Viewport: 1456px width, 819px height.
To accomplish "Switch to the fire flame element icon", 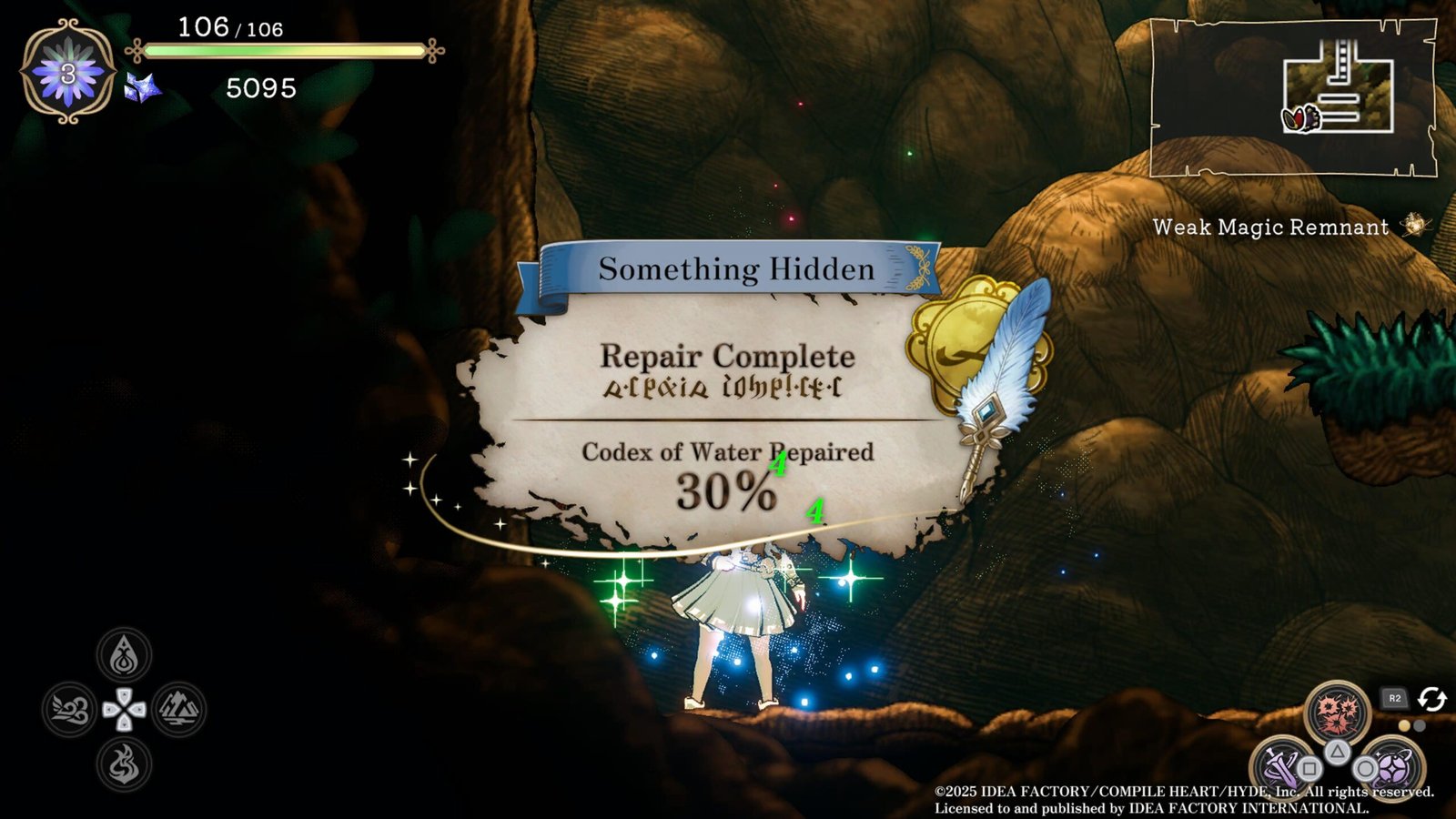I will coord(124,763).
